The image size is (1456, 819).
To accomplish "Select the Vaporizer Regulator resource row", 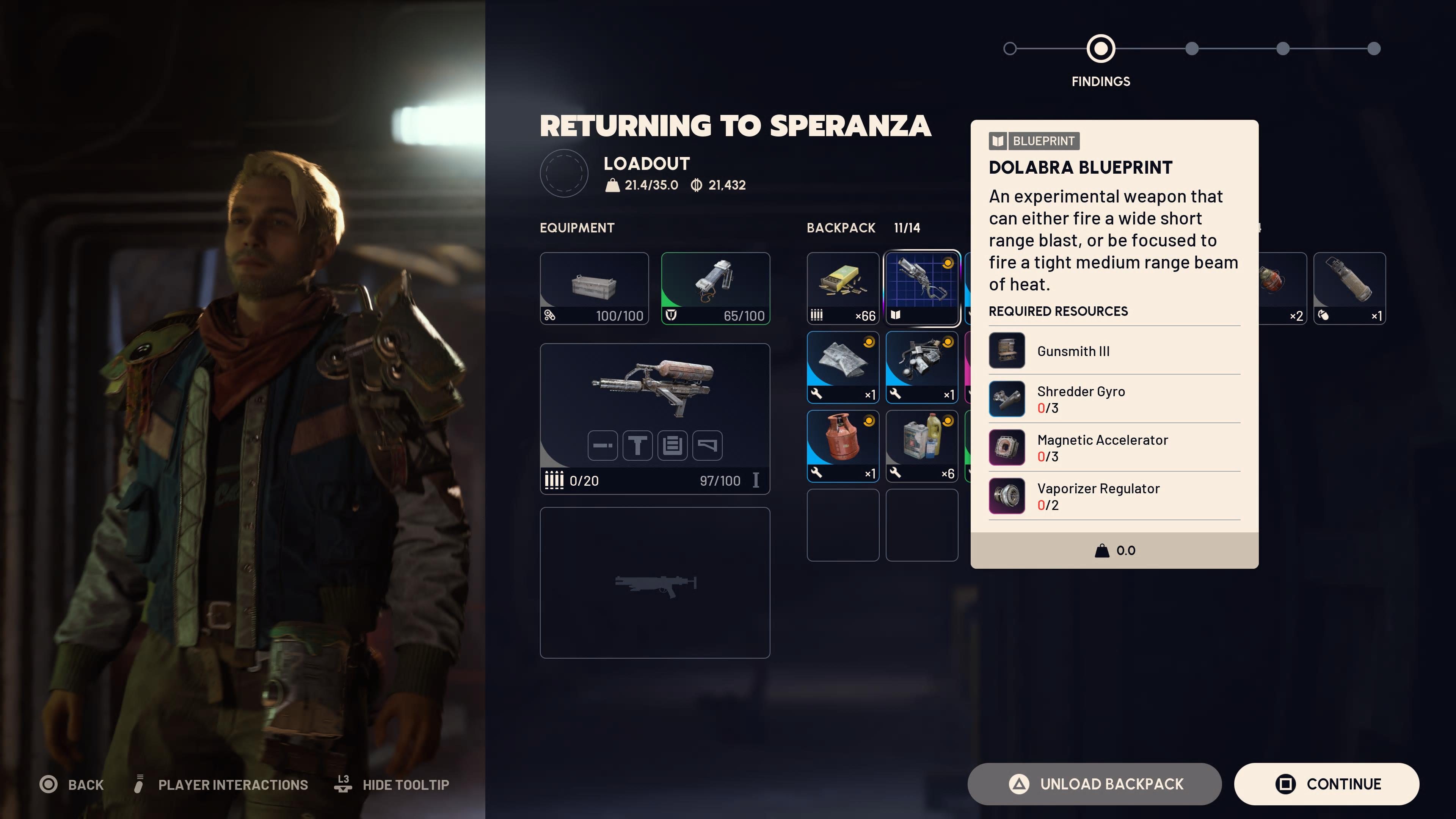I will click(1114, 496).
